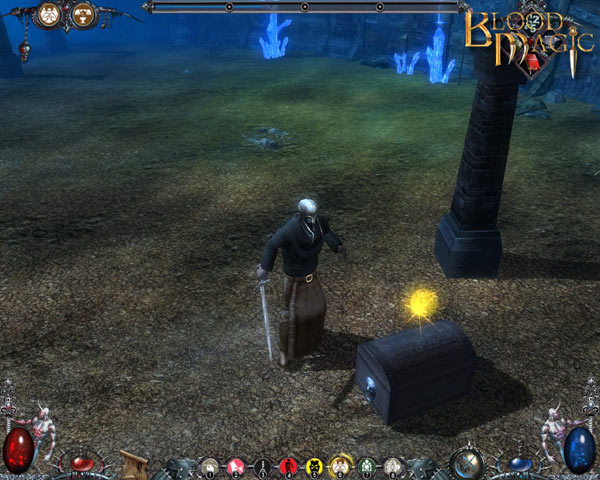Choose the green spell in slot 7
The width and height of the screenshot is (600, 480).
point(366,465)
